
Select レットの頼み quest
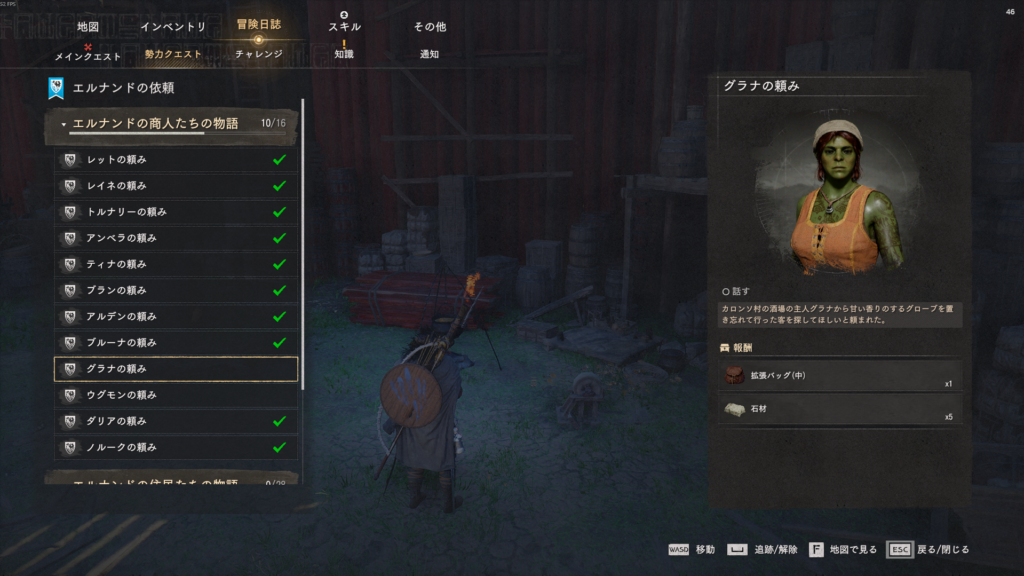175,160
